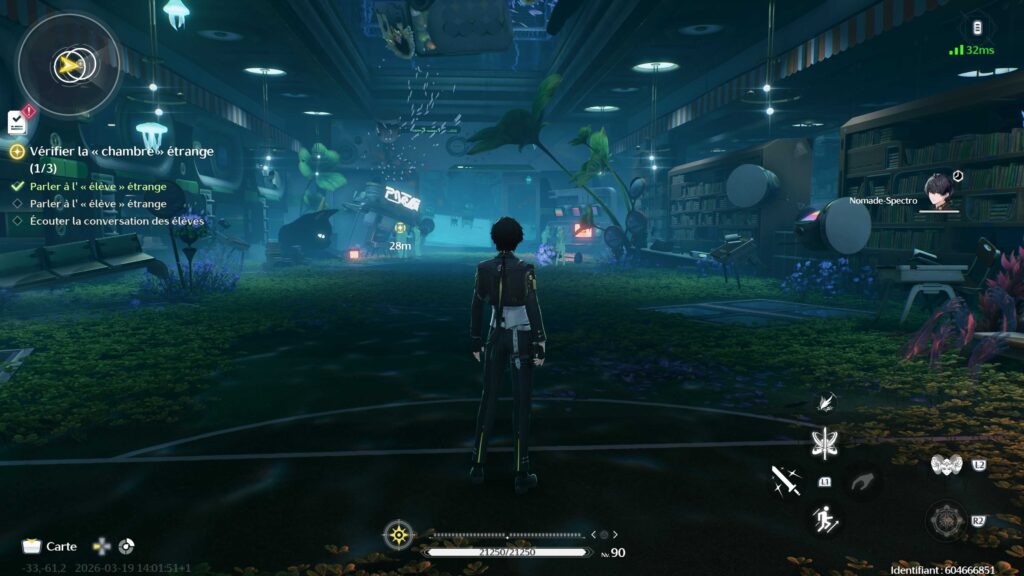Trigger the circular emblem resonance liberation
Viewport: 1024px width, 576px height.
pyautogui.click(x=945, y=520)
